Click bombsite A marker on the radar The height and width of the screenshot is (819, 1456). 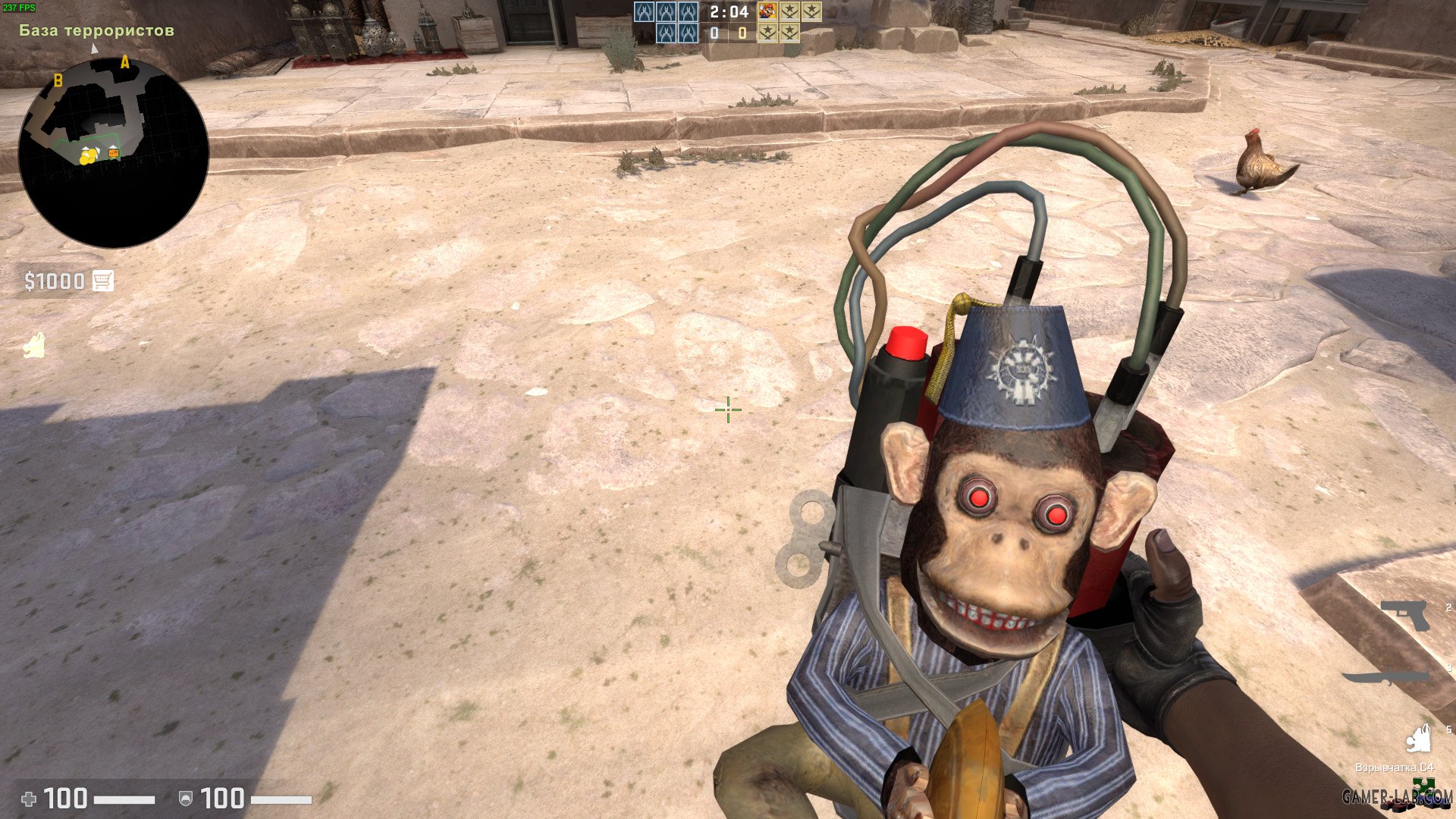click(x=124, y=63)
